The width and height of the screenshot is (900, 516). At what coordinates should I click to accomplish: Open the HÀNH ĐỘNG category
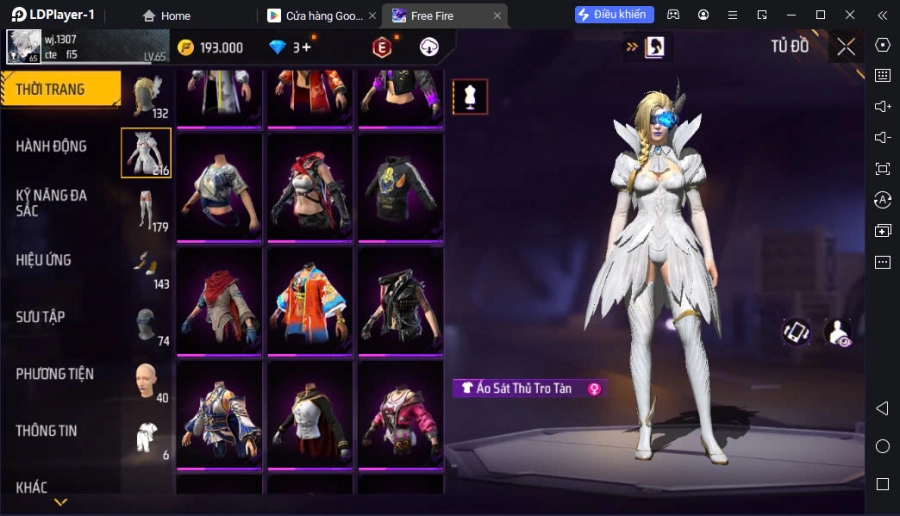pyautogui.click(x=52, y=146)
